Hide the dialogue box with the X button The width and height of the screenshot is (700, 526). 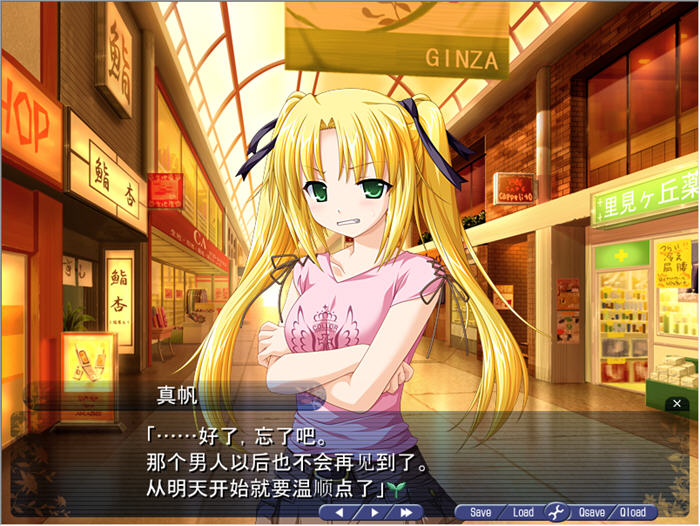677,403
